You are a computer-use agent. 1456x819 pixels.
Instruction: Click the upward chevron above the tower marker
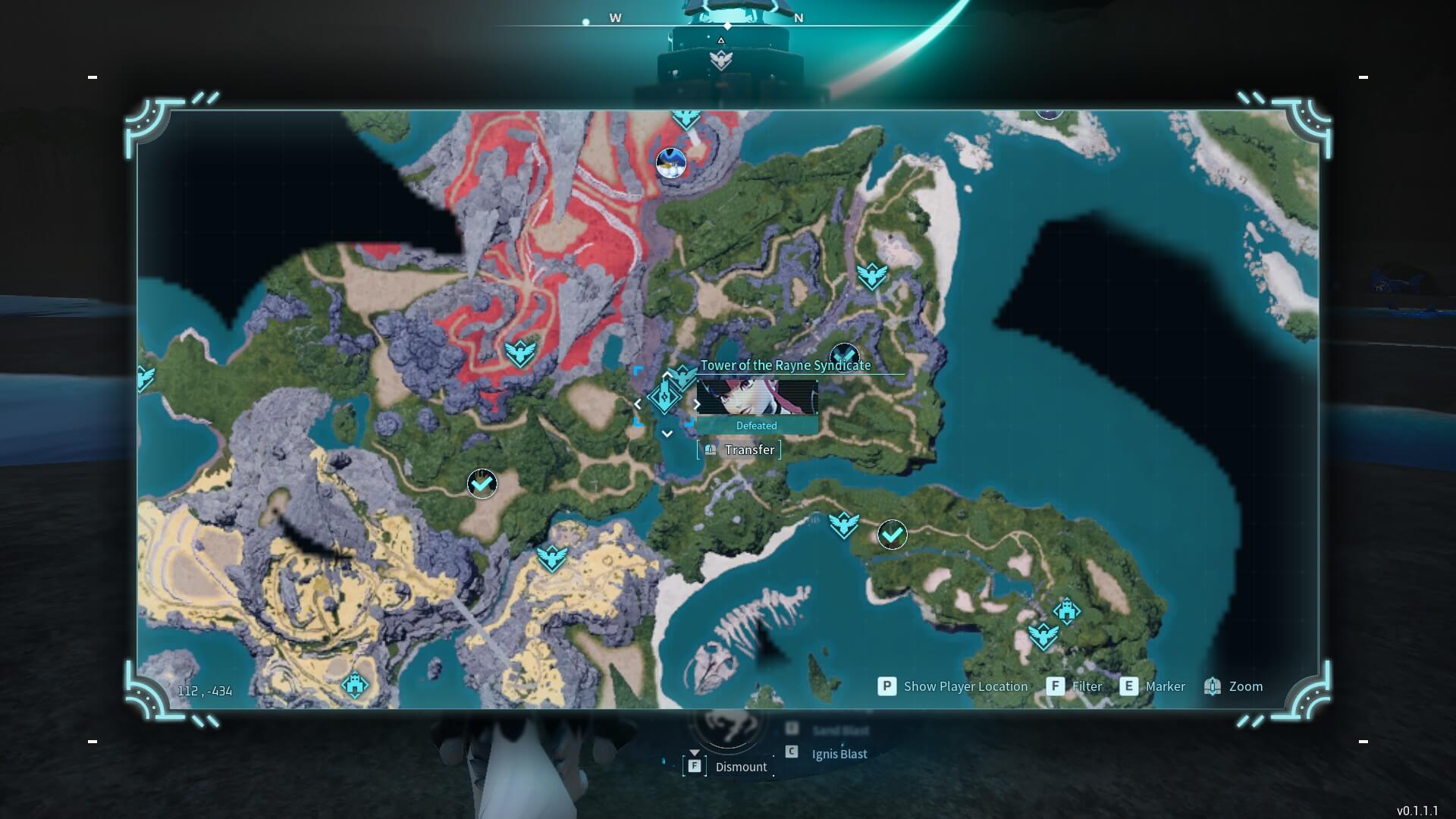[667, 373]
